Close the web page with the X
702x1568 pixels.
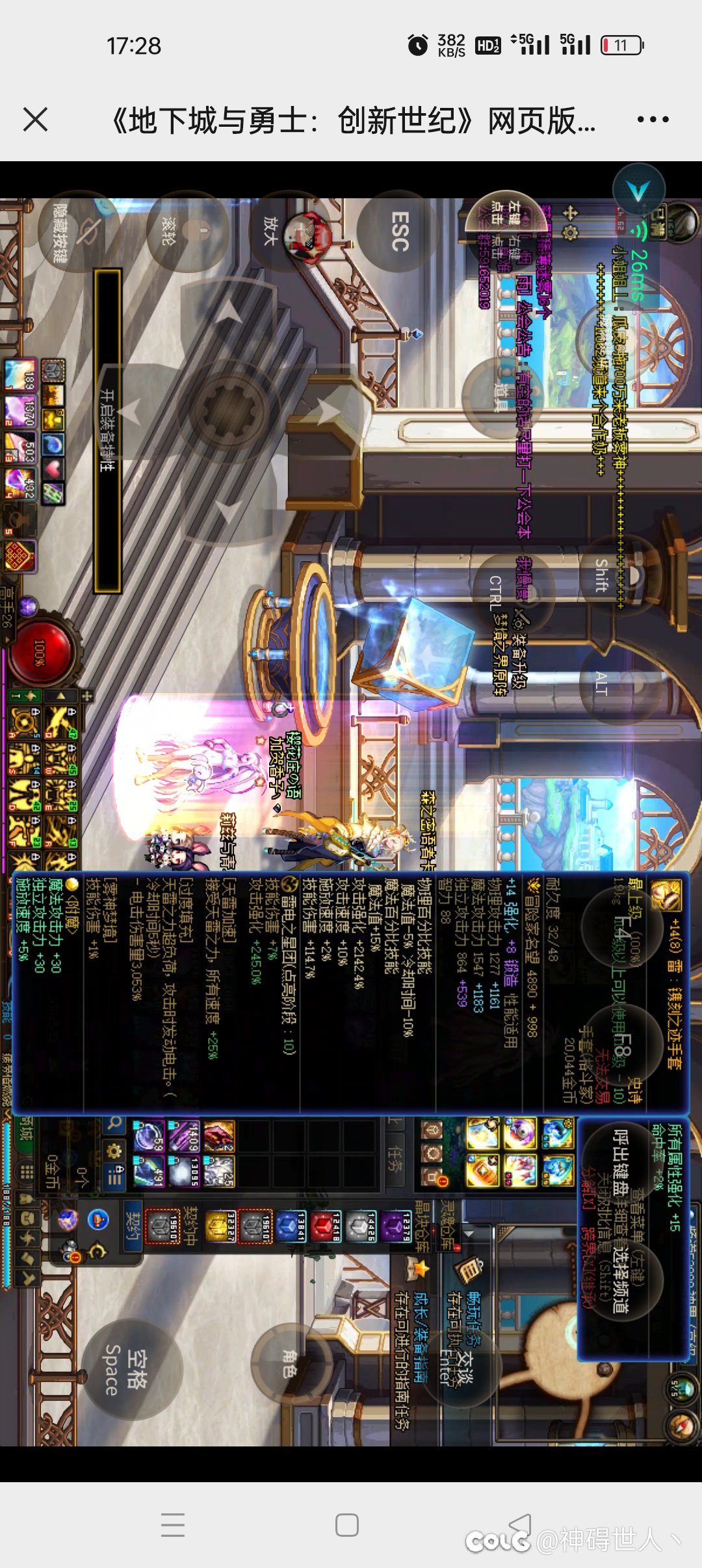pyautogui.click(x=35, y=120)
